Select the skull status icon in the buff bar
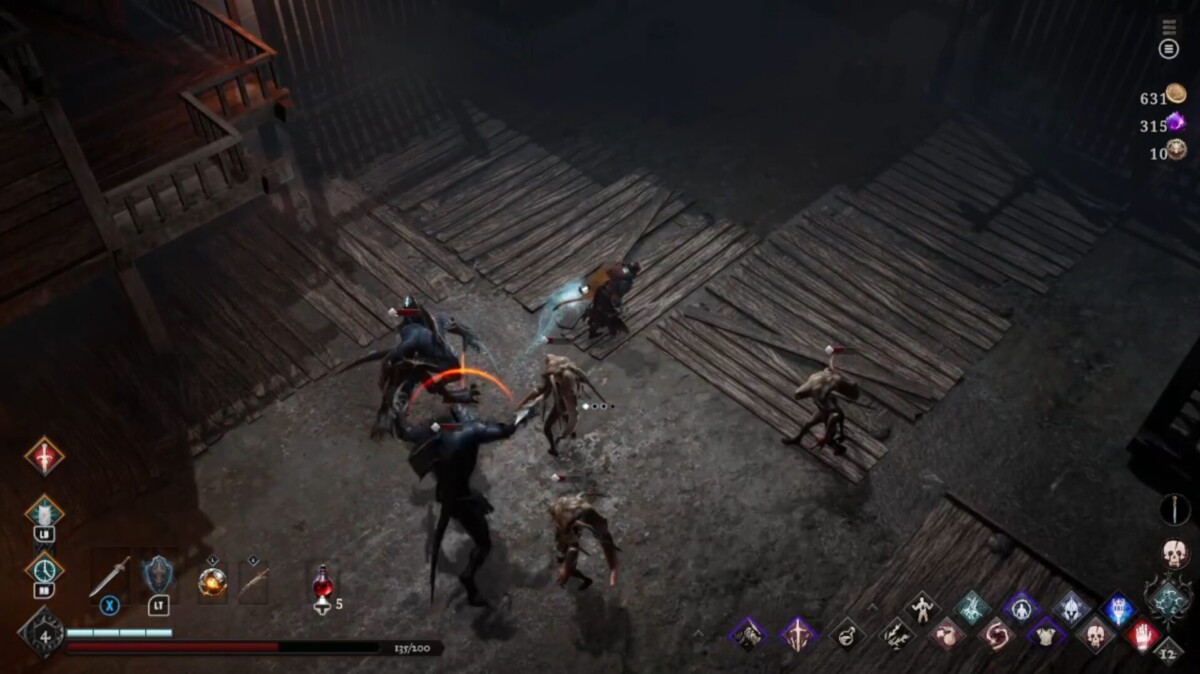 [x=1095, y=634]
